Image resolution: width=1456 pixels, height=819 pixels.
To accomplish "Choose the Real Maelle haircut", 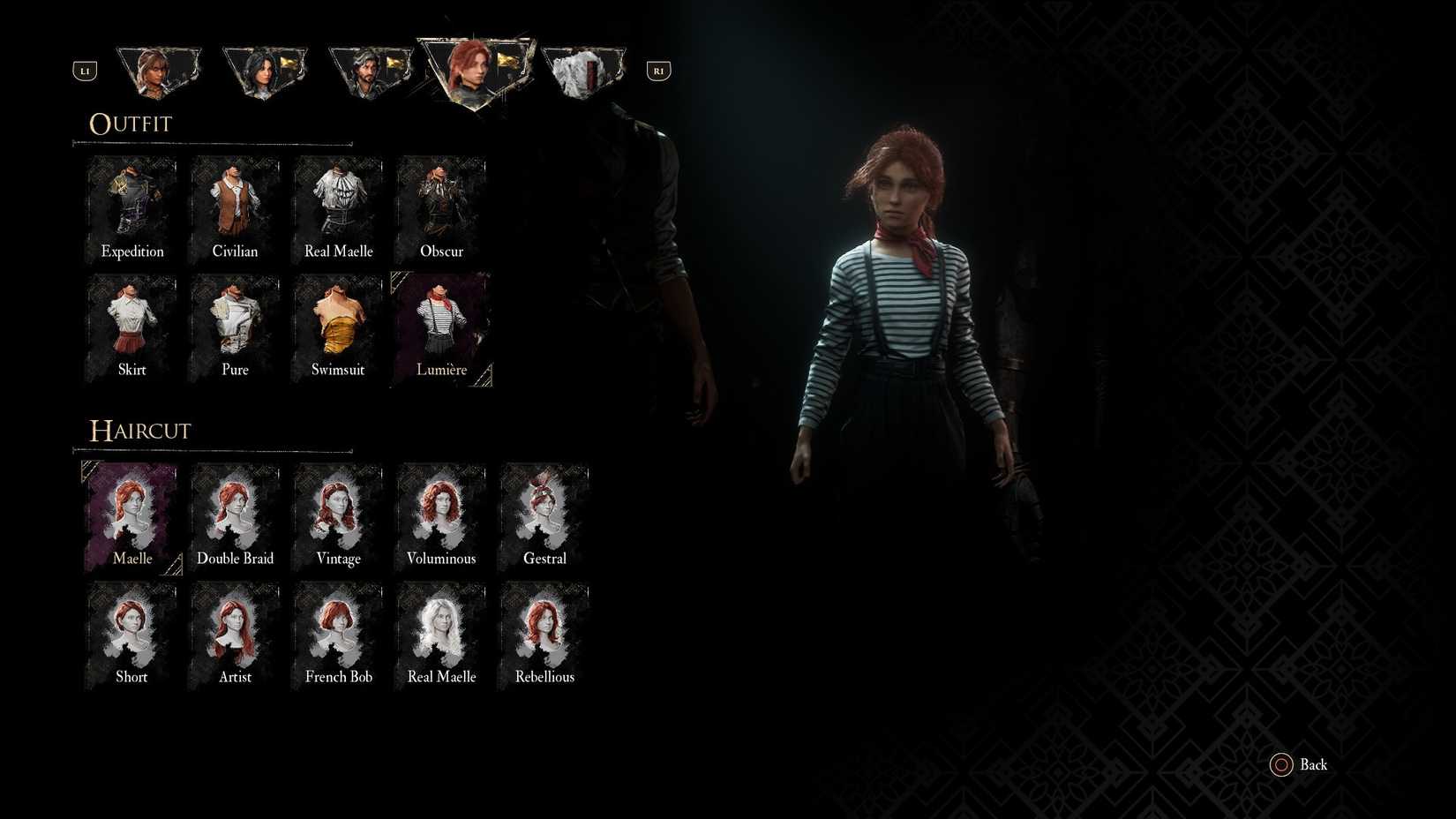I will pyautogui.click(x=441, y=634).
